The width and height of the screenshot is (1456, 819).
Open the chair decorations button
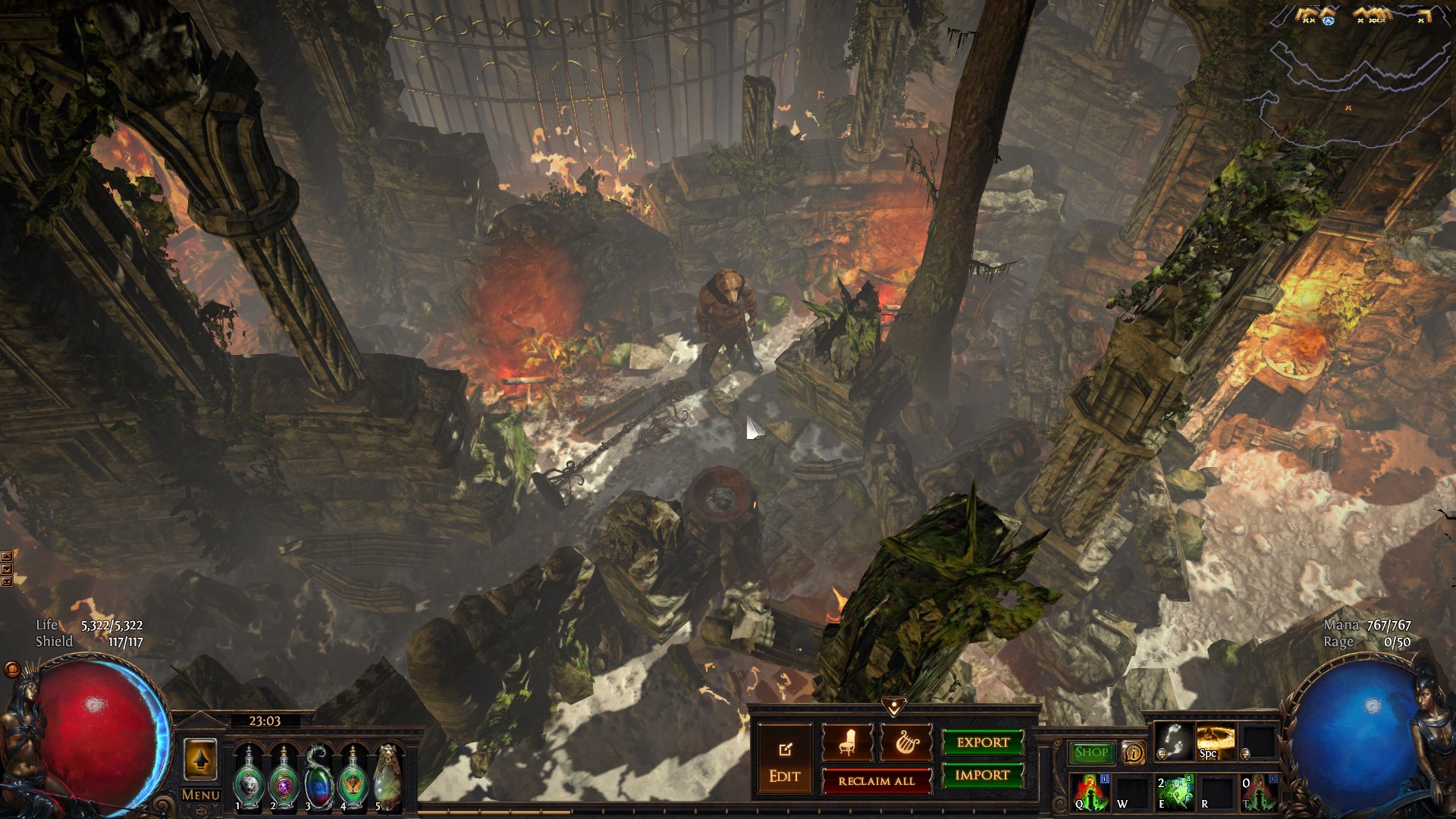[x=846, y=743]
